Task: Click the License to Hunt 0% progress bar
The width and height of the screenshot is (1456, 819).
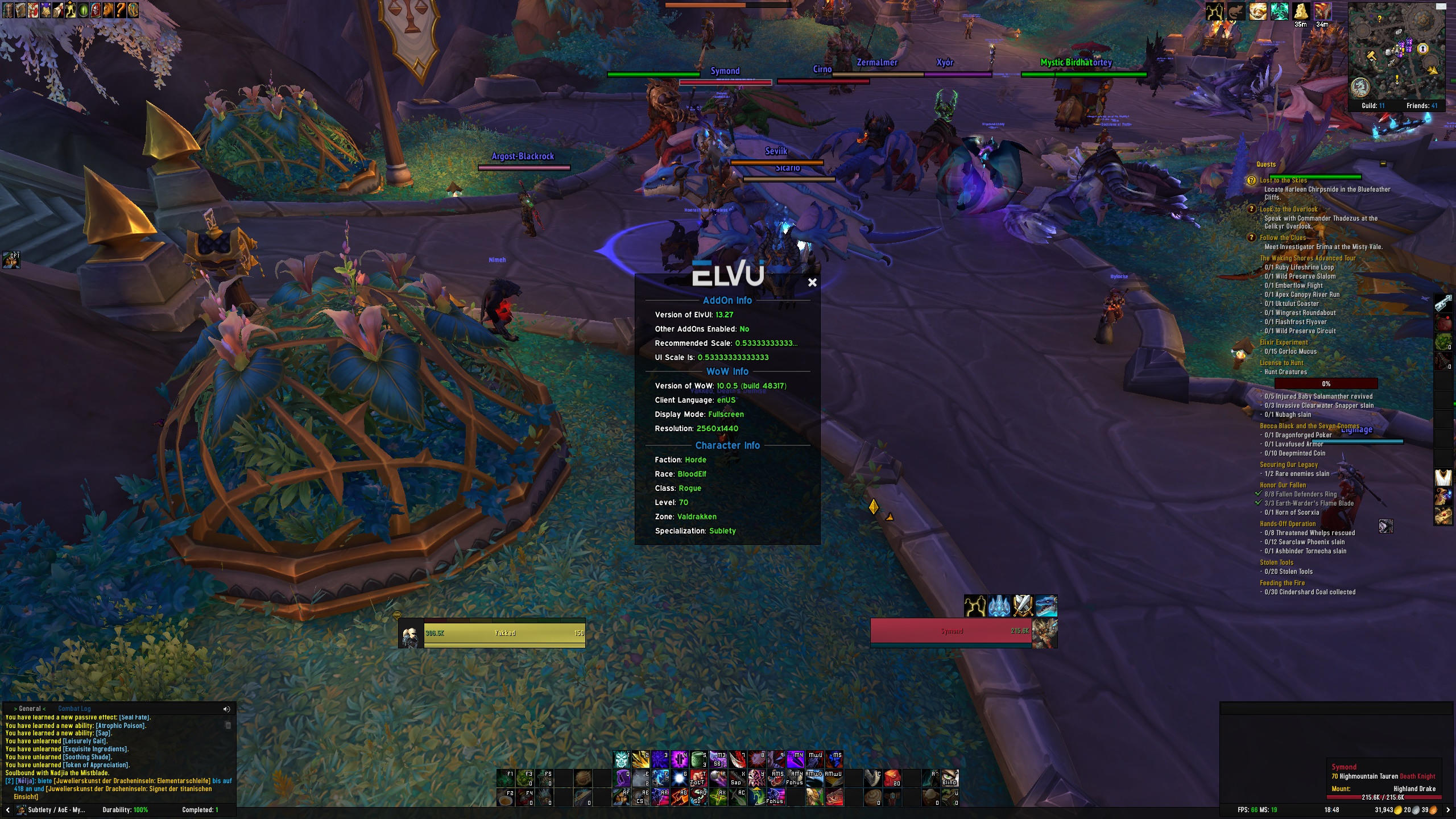Action: (x=1327, y=383)
